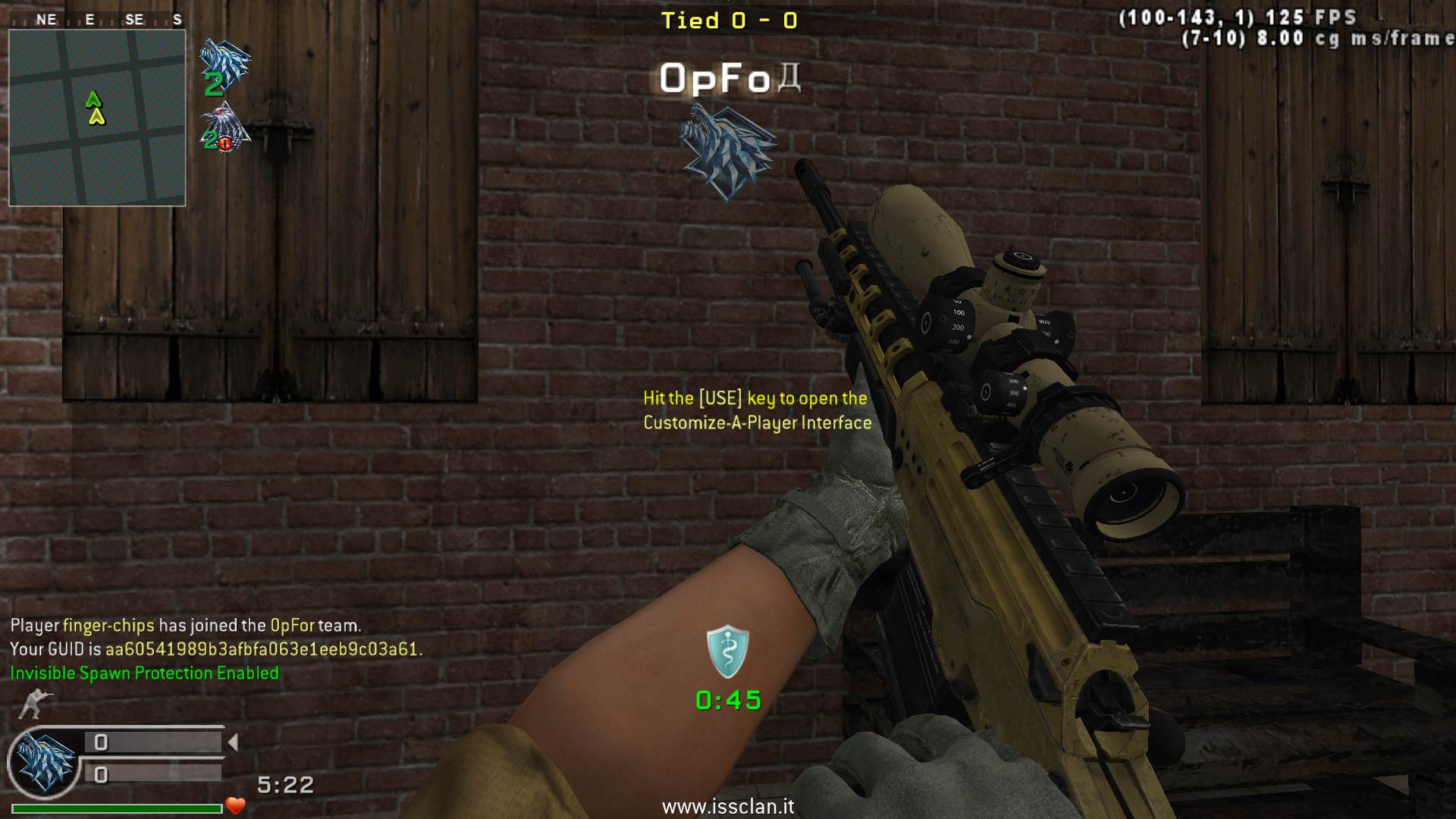Click the red heart health icon

[x=236, y=805]
